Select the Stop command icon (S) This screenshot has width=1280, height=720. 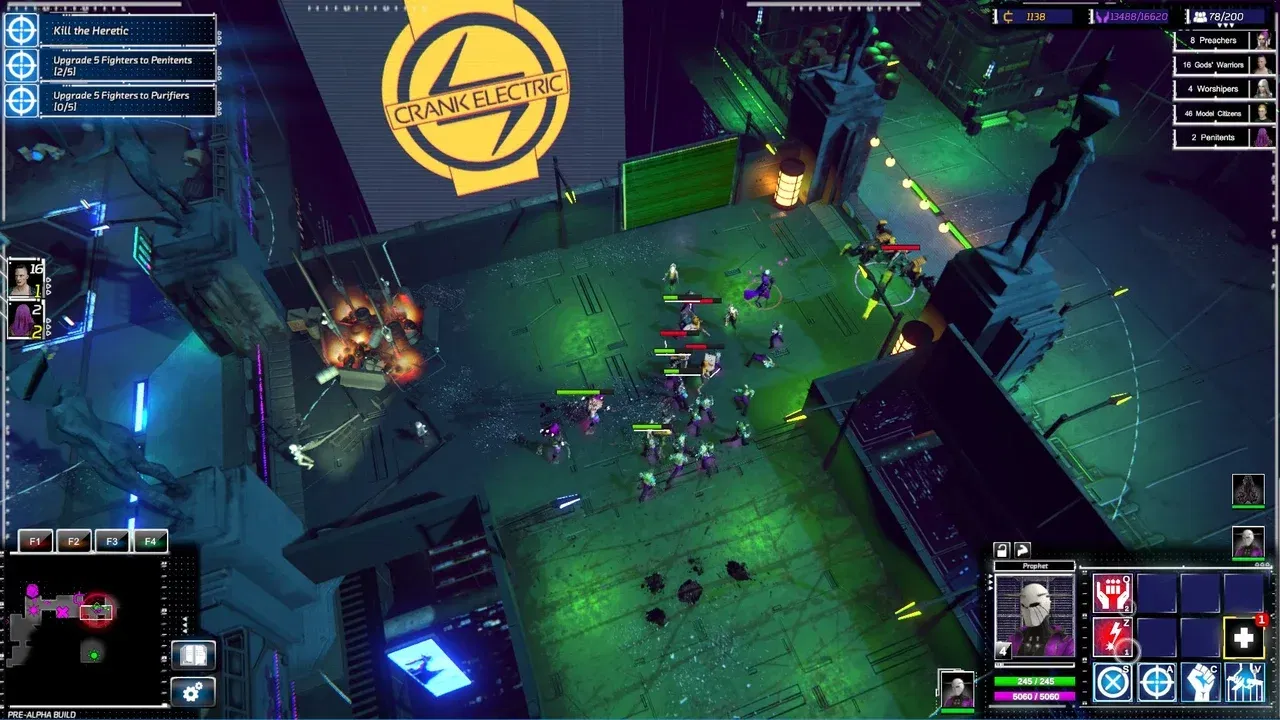[x=1112, y=681]
